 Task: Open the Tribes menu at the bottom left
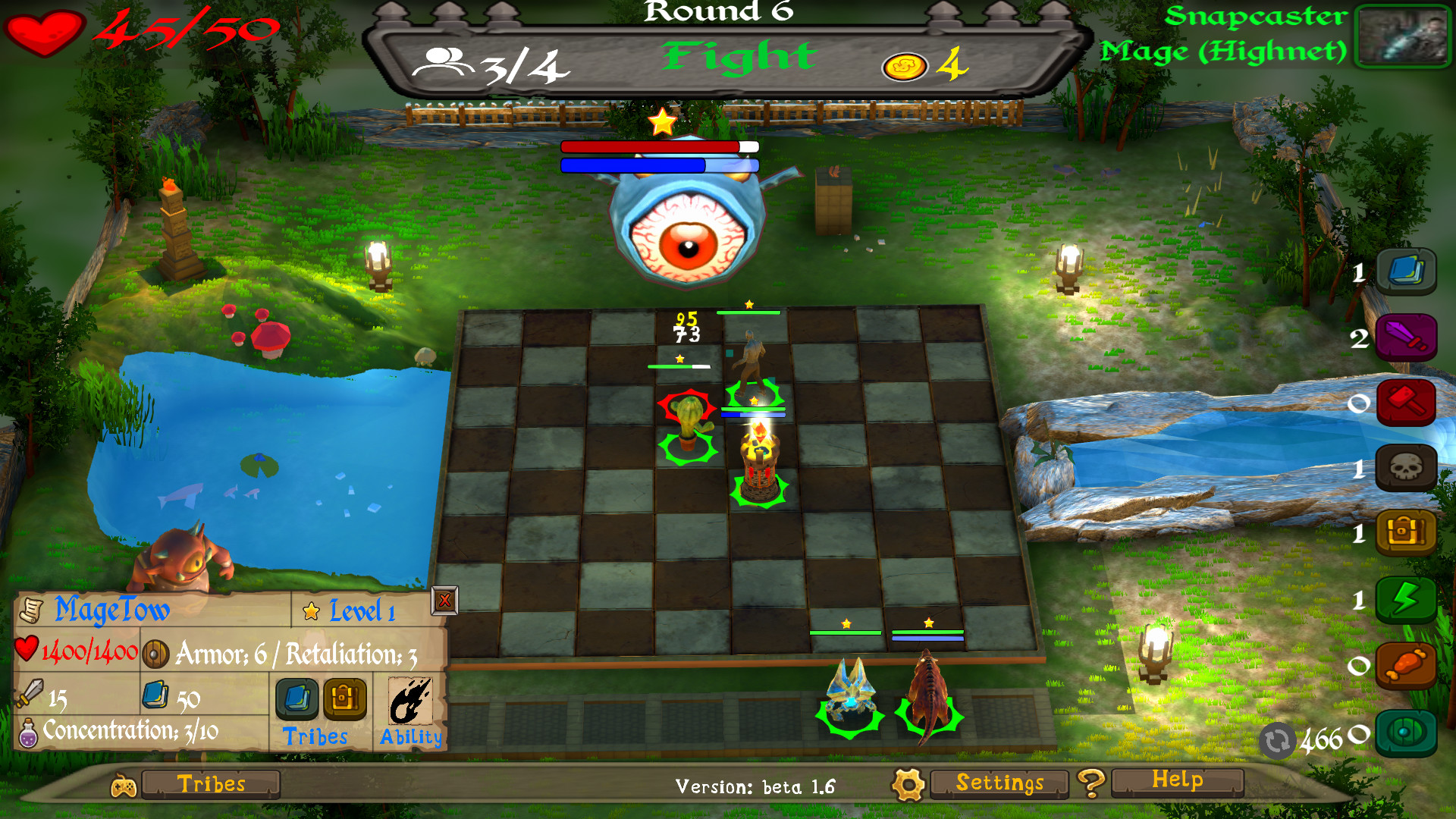[211, 784]
